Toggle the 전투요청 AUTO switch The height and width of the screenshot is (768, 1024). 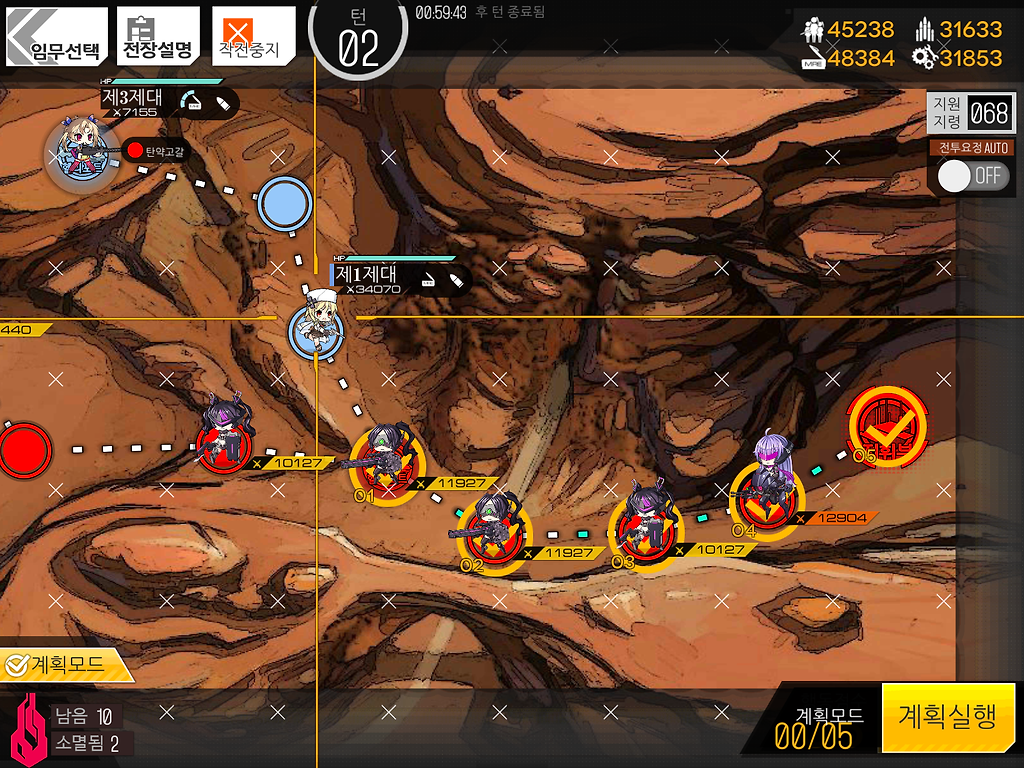click(971, 176)
